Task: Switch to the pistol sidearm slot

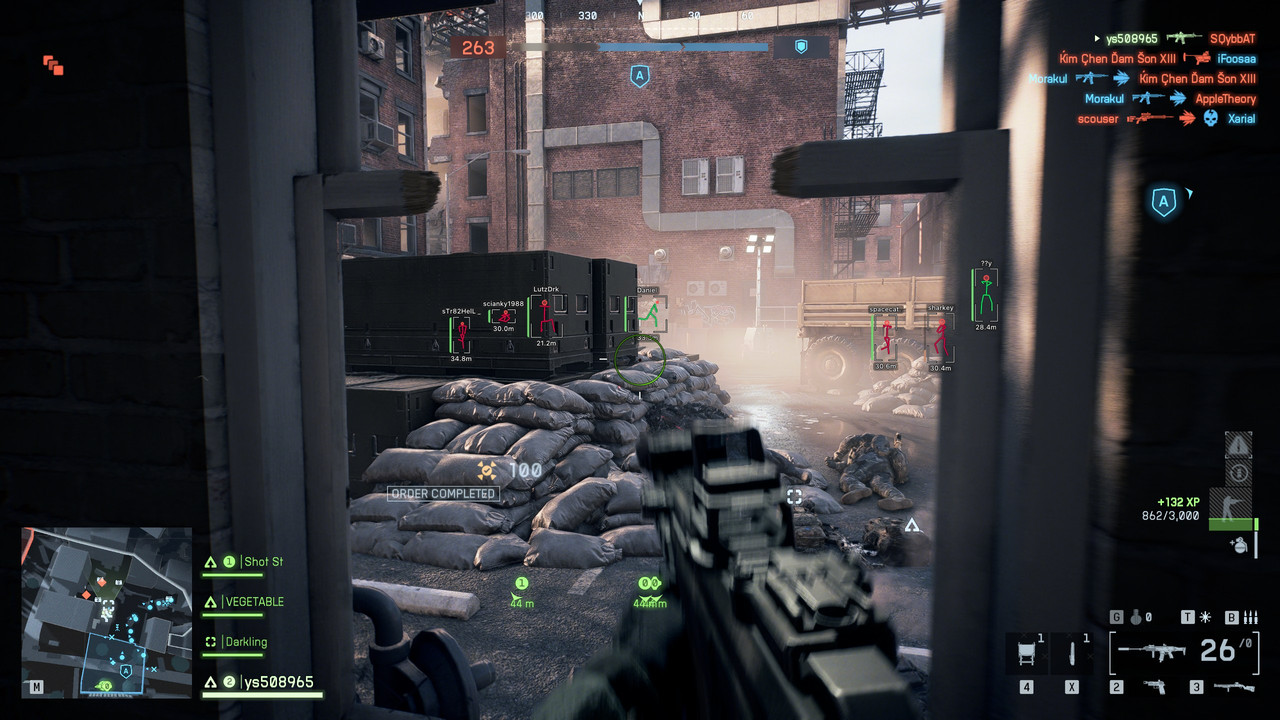Action: (x=1155, y=687)
